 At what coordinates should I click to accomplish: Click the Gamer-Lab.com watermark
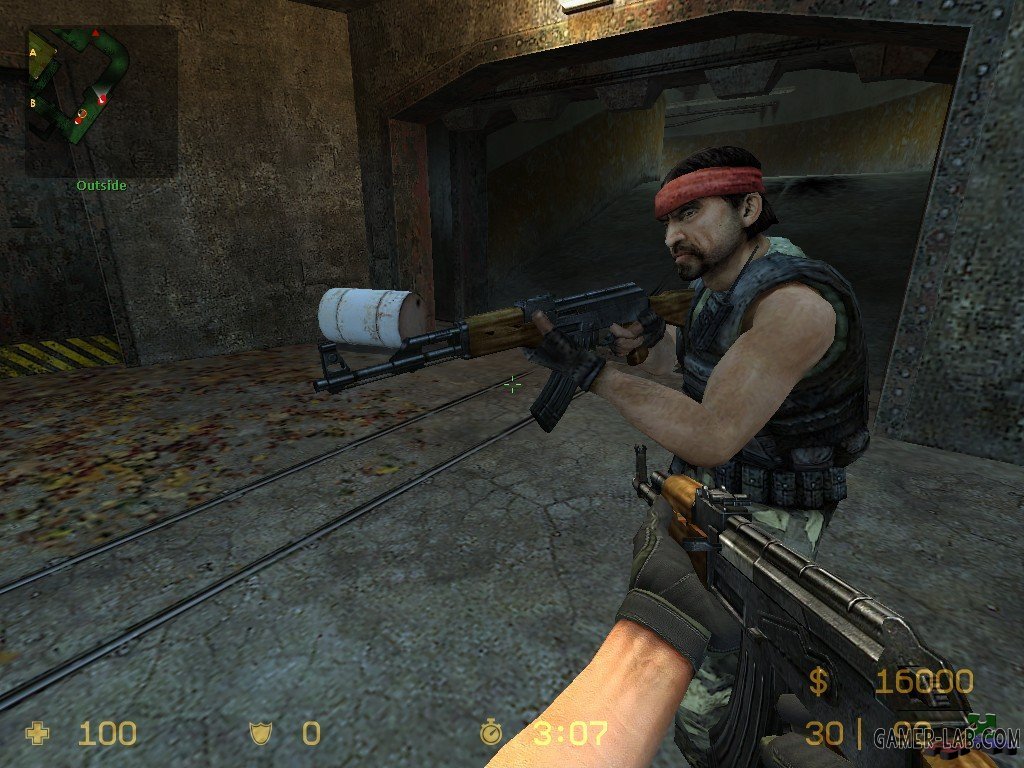945,737
